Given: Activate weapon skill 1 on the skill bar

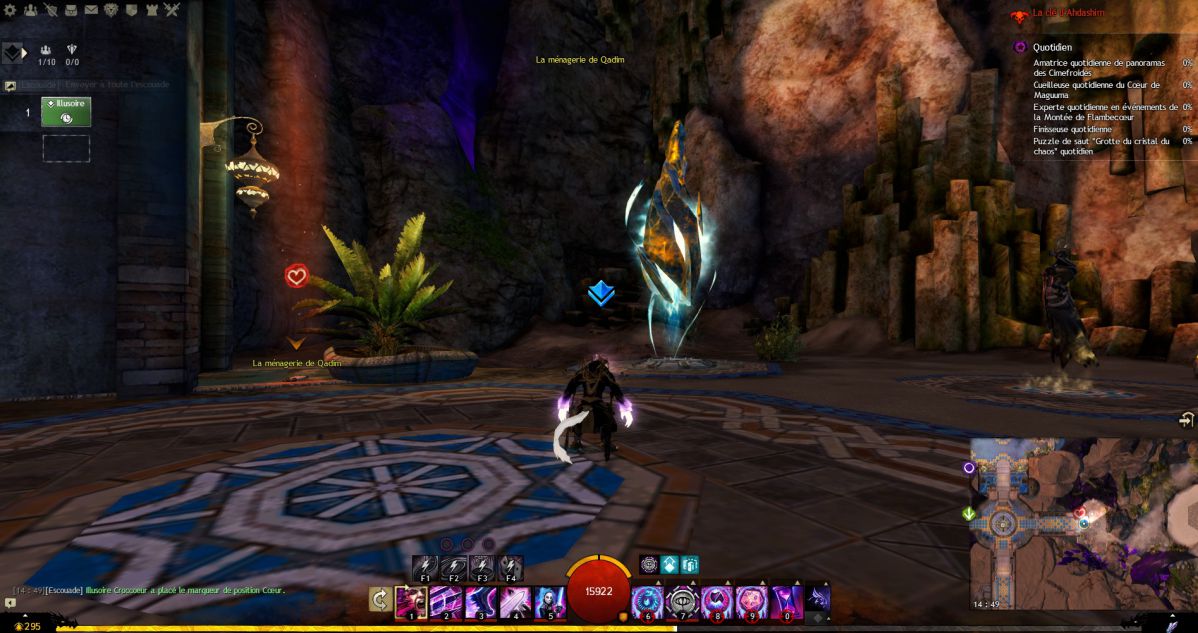Looking at the screenshot, I should tap(411, 601).
